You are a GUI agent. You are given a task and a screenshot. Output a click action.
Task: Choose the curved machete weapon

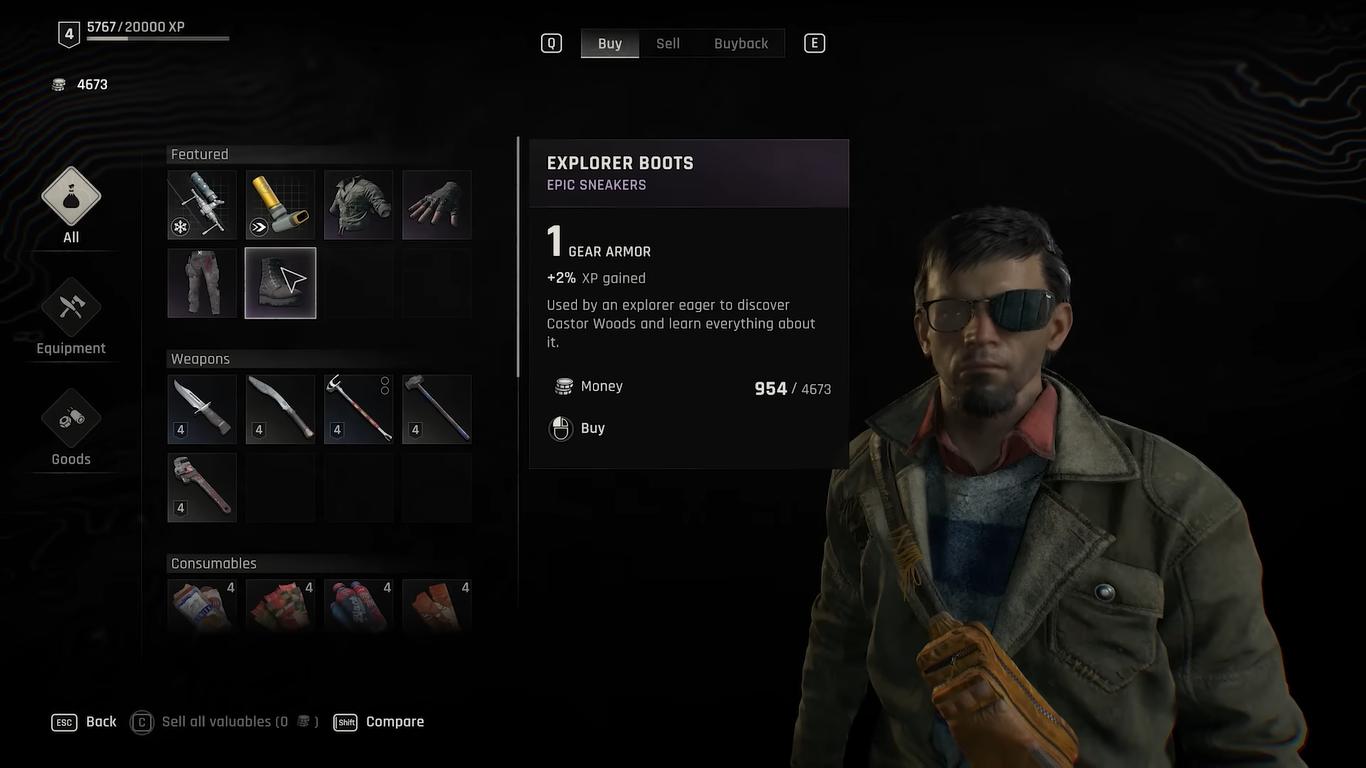(x=280, y=409)
